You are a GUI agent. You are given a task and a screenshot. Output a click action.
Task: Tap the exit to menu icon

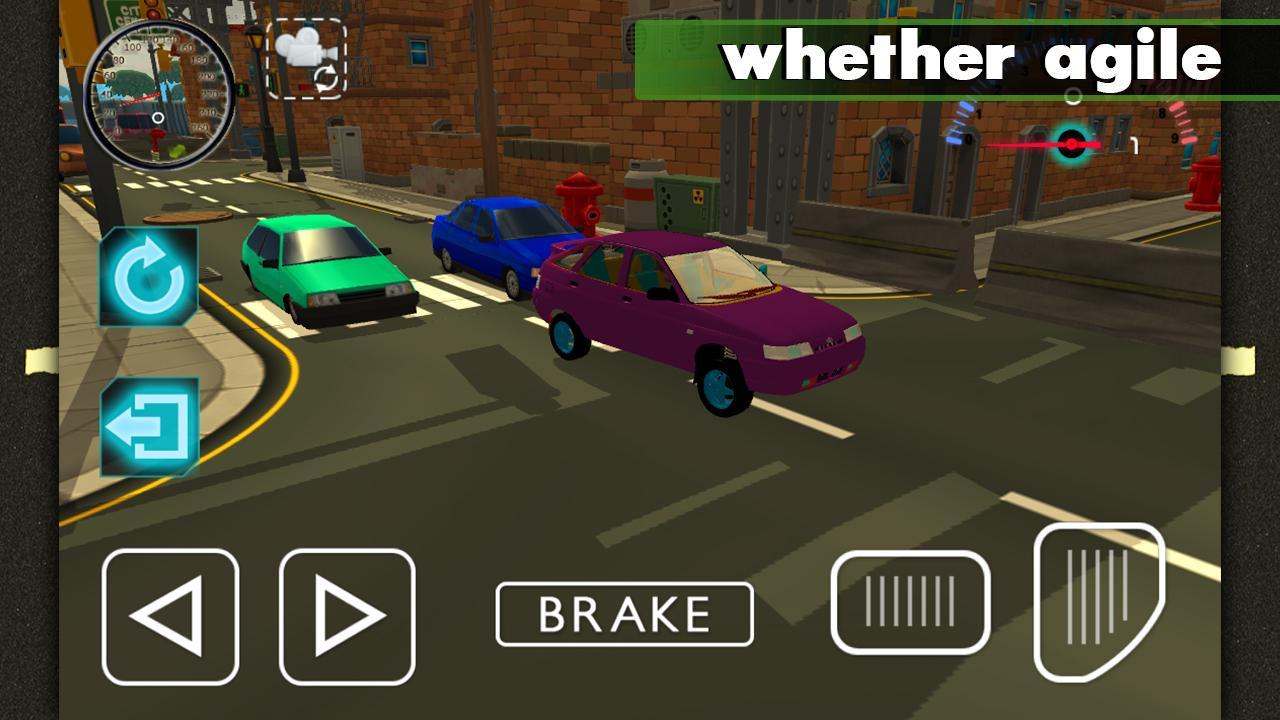pyautogui.click(x=148, y=420)
